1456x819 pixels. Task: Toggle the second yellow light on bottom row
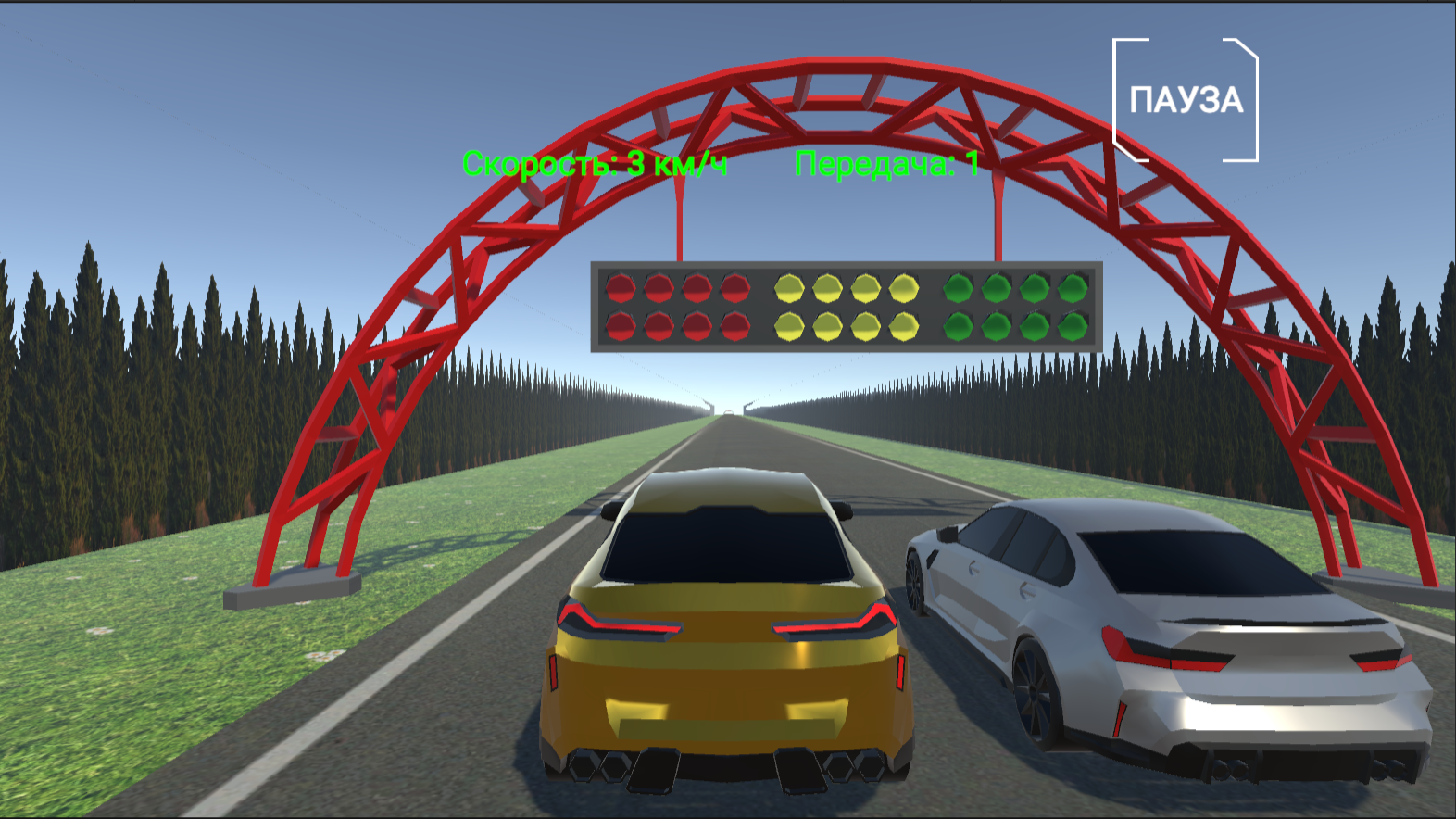(x=829, y=325)
